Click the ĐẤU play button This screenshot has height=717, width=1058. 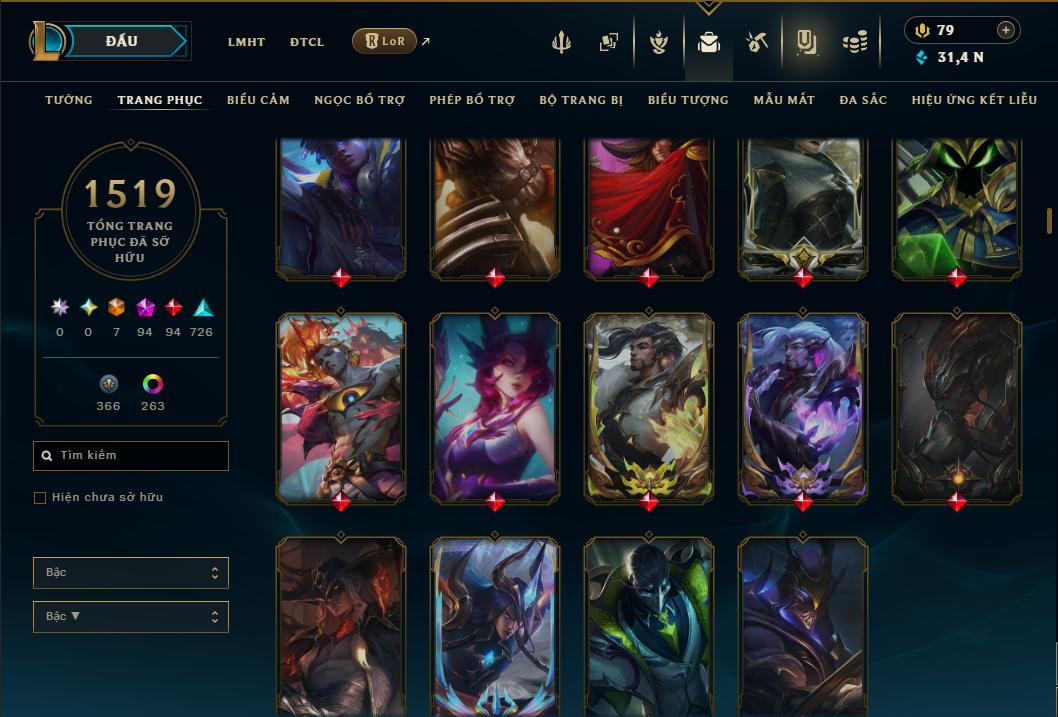tap(122, 41)
